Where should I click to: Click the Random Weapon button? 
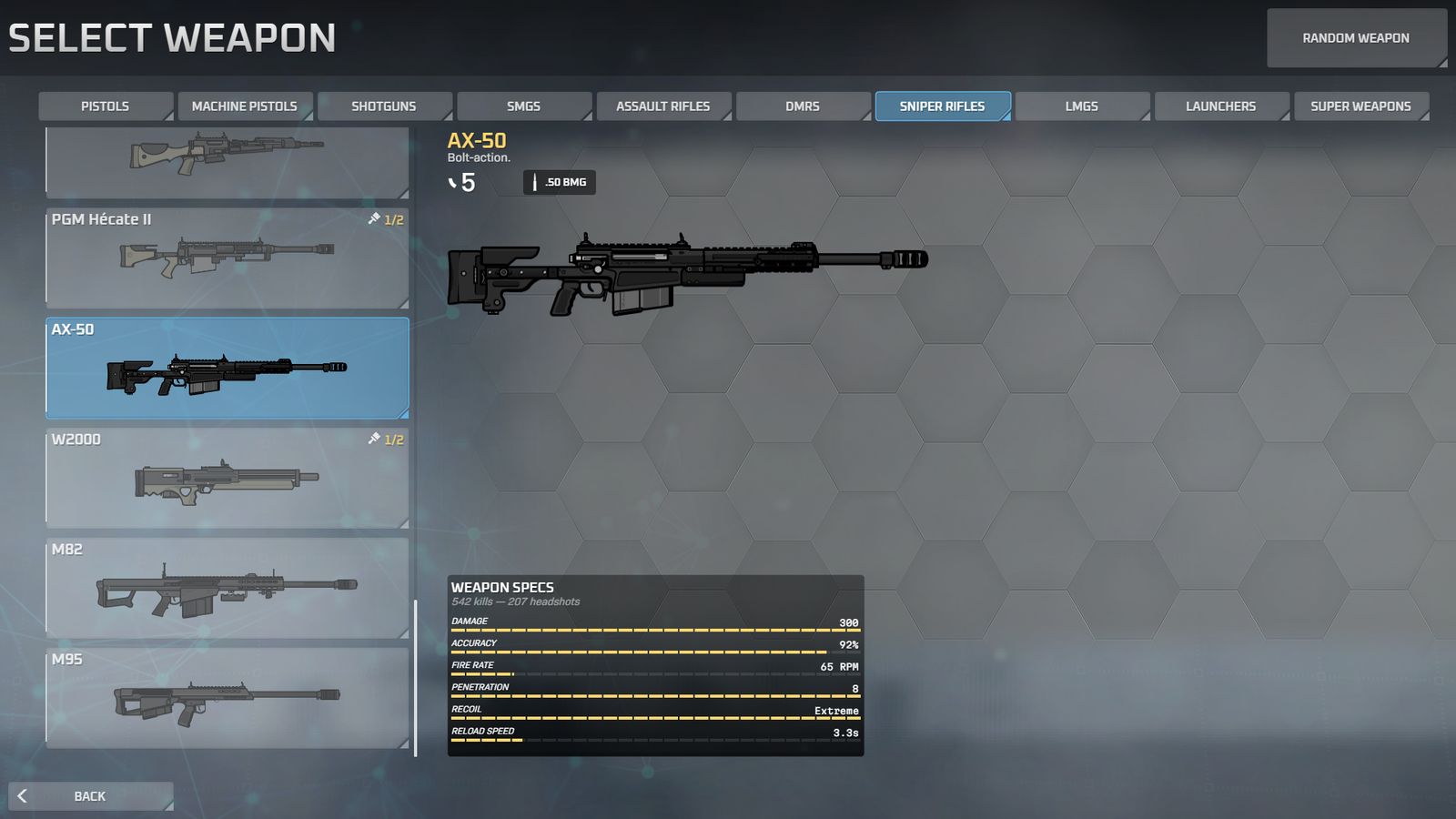tap(1356, 38)
